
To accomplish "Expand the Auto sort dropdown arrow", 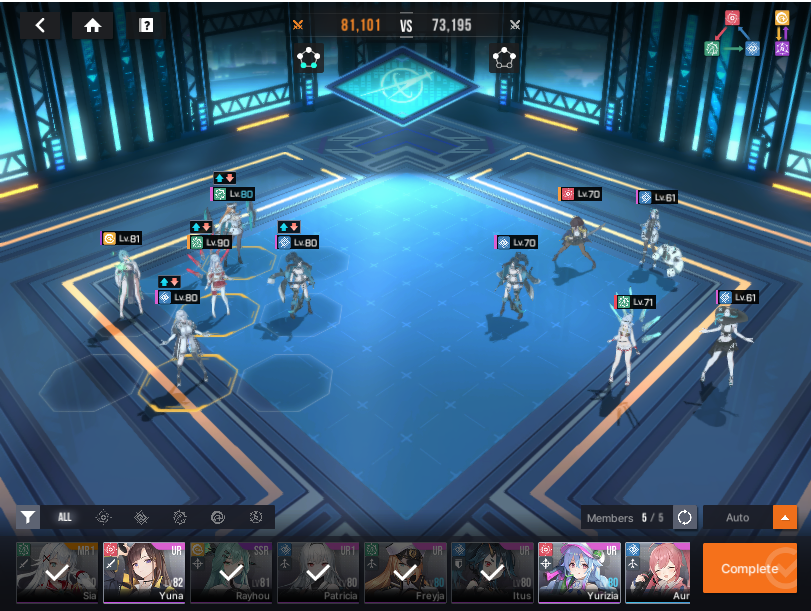I will [x=785, y=517].
